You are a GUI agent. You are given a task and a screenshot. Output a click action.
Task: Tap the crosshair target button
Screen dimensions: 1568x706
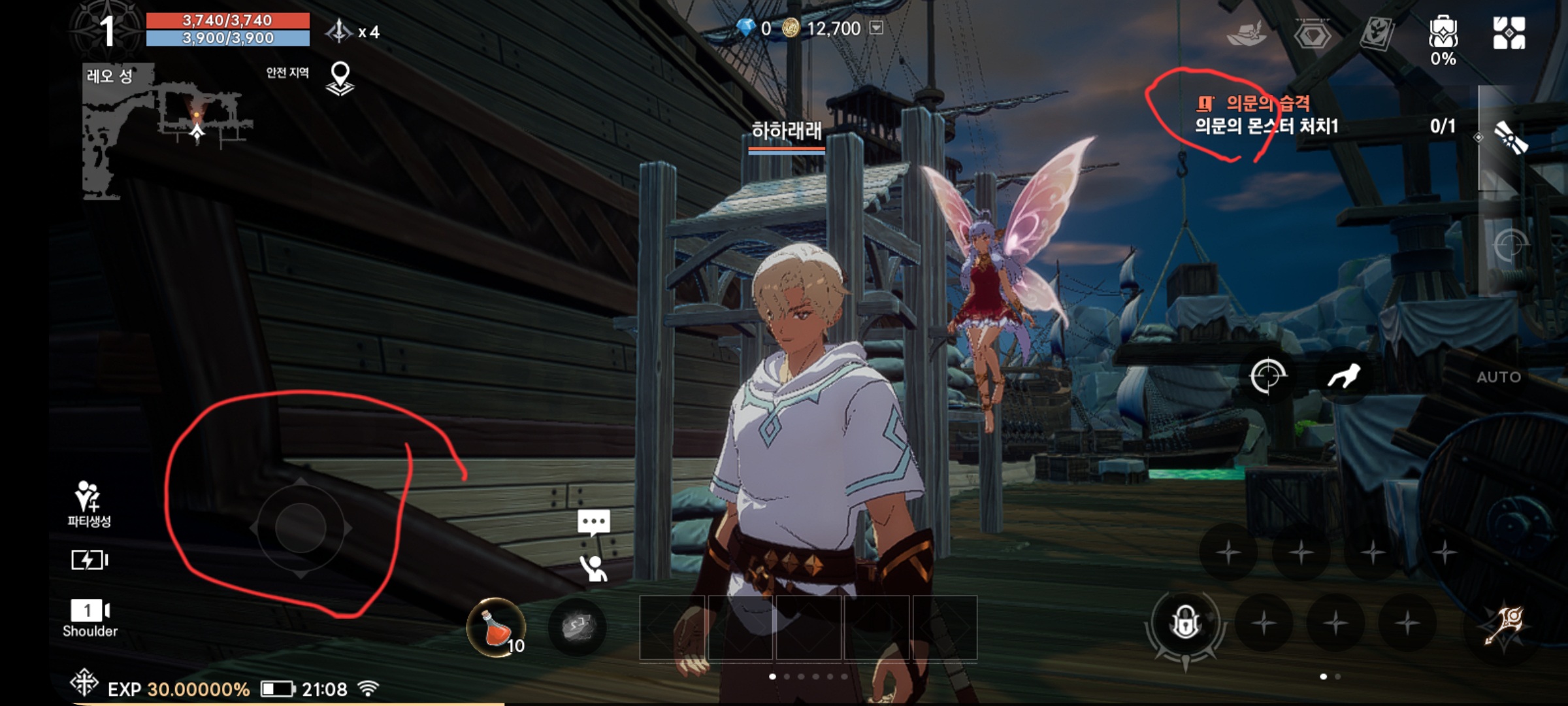1267,376
